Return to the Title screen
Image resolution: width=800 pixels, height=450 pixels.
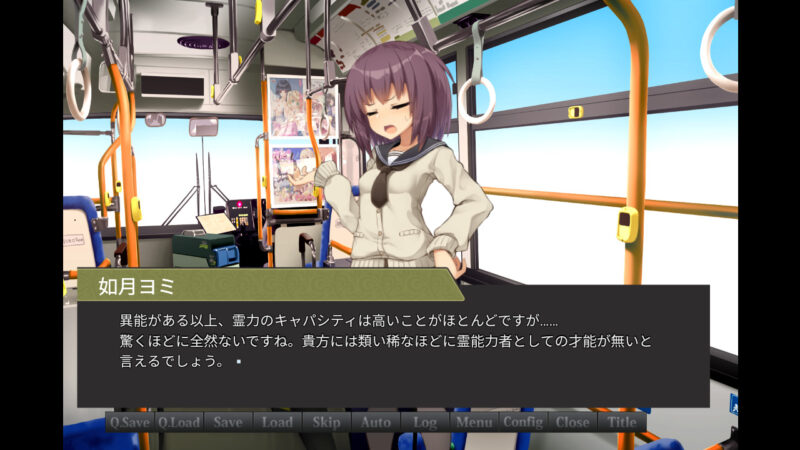(x=622, y=422)
